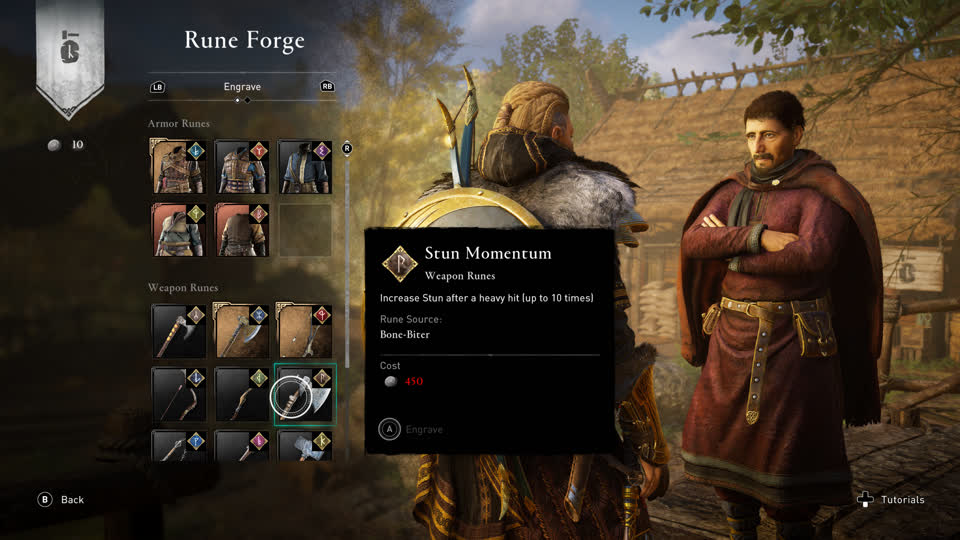The width and height of the screenshot is (960, 540).
Task: Choose the red-backed armor rune with pink gem
Action: 242,230
